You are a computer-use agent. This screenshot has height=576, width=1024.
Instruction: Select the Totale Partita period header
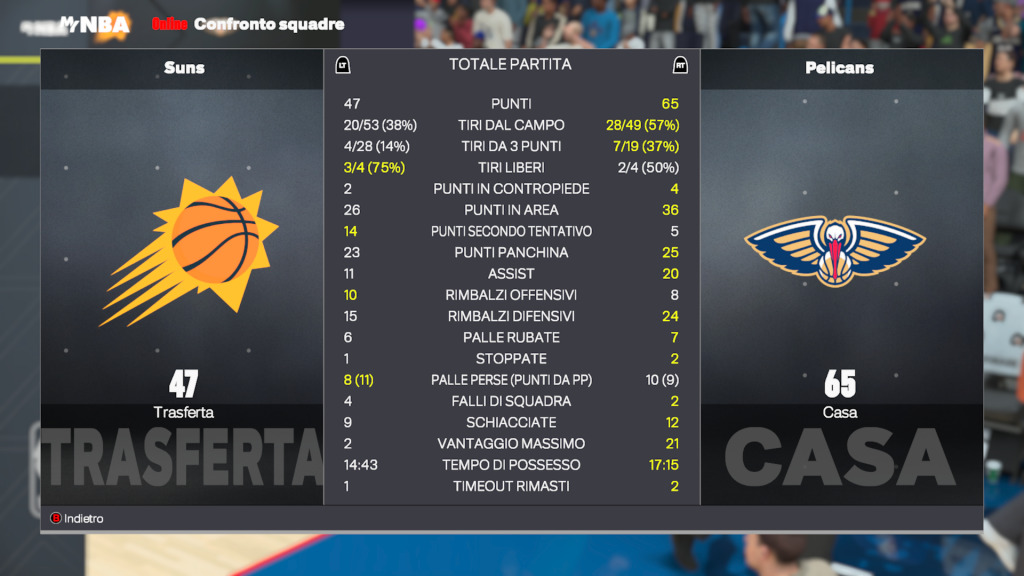pos(510,64)
